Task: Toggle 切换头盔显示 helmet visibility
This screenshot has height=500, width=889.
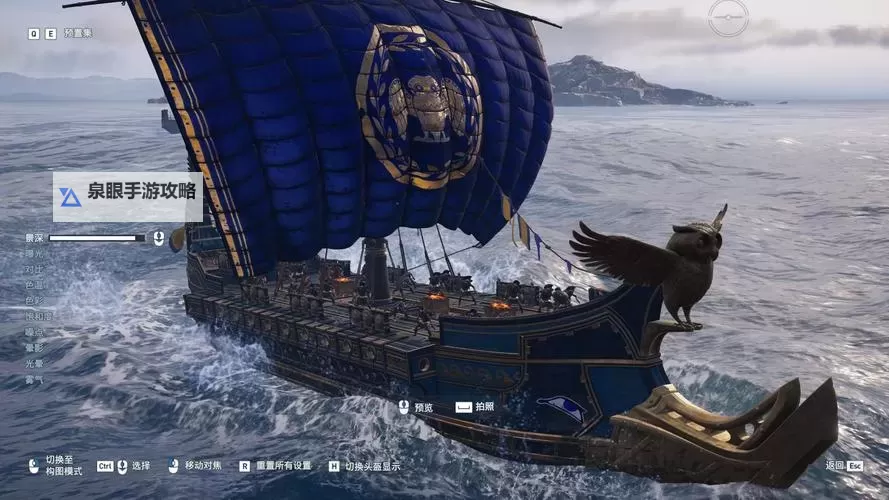Action: (372, 466)
